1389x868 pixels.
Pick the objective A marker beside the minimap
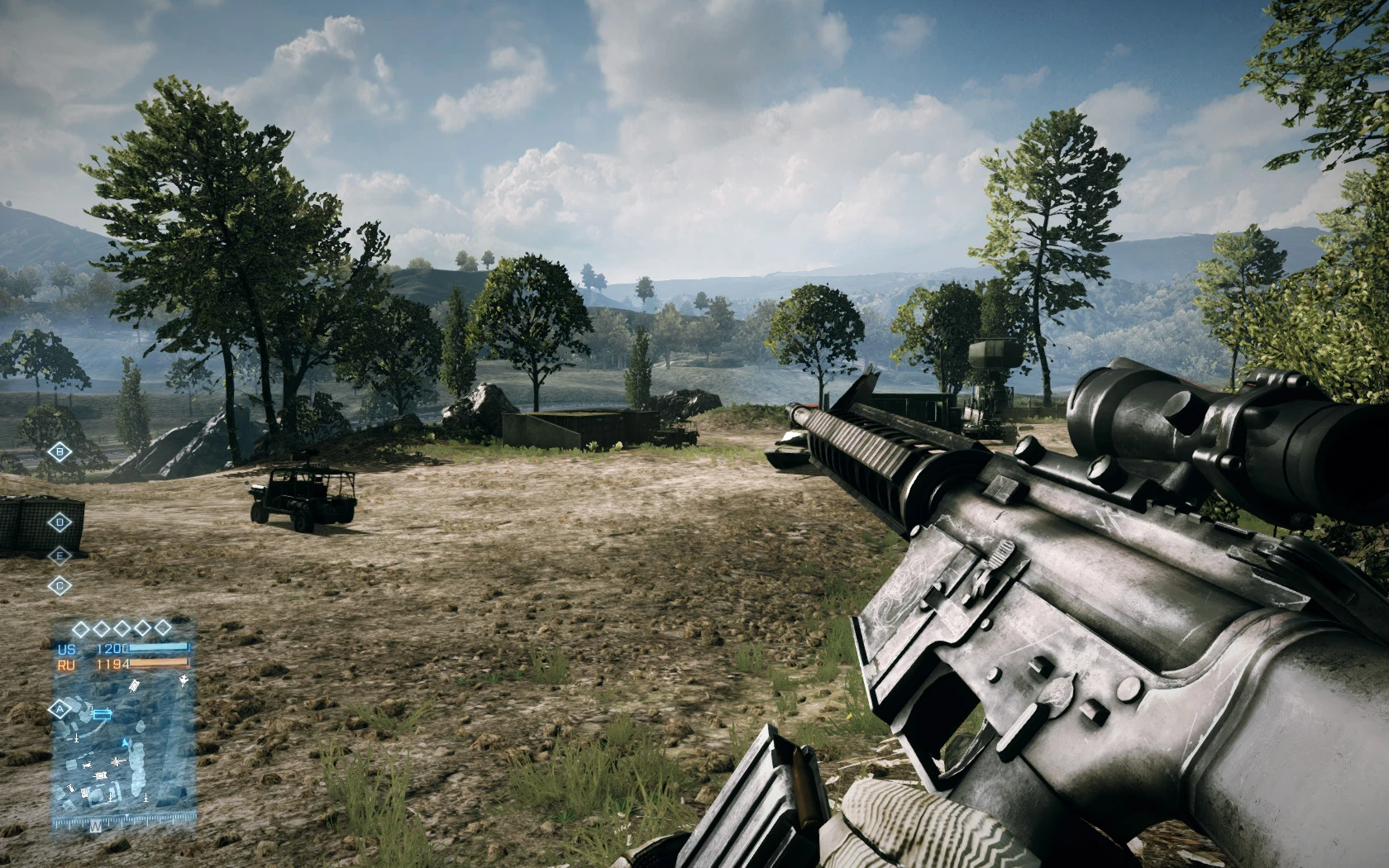tap(59, 709)
